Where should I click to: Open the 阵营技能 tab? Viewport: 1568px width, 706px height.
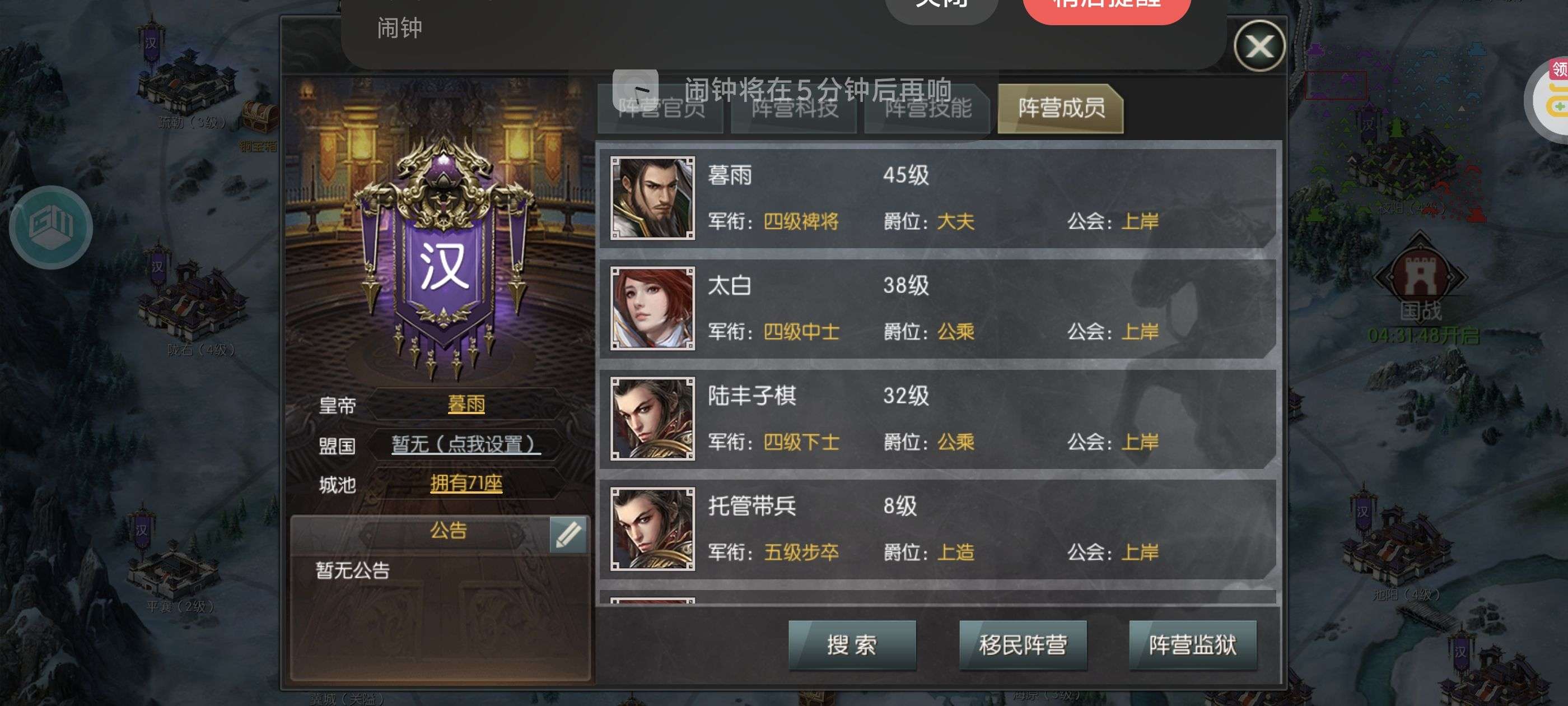(927, 110)
